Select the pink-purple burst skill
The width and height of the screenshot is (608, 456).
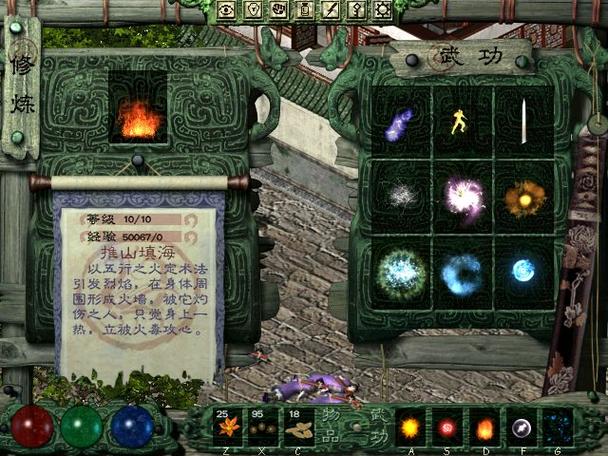462,196
